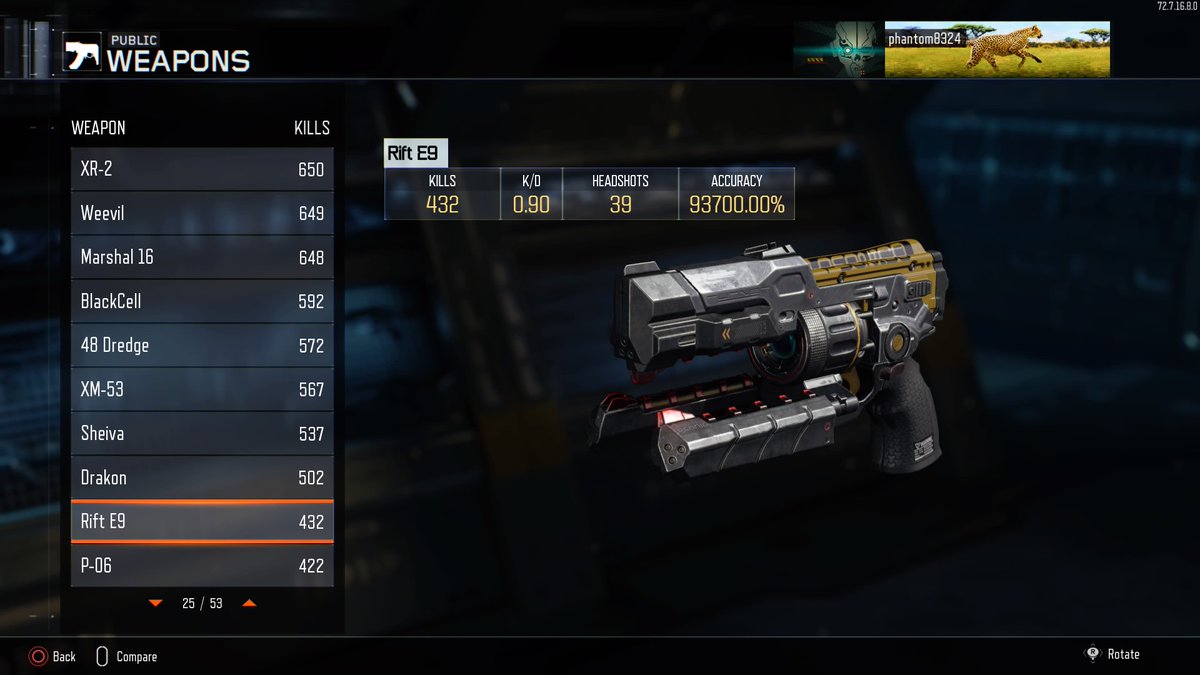The image size is (1200, 675).
Task: Choose Compare in the bottom bar
Action: [126, 657]
